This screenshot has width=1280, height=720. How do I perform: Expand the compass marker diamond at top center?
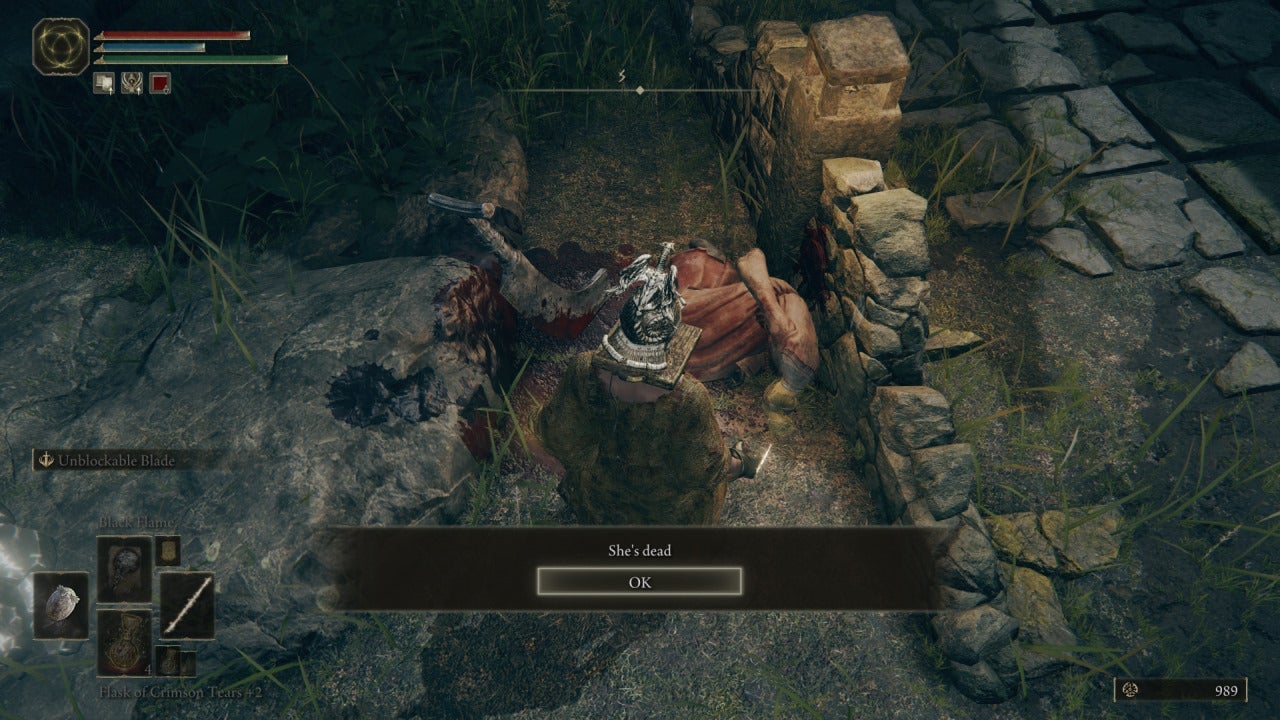pyautogui.click(x=640, y=88)
